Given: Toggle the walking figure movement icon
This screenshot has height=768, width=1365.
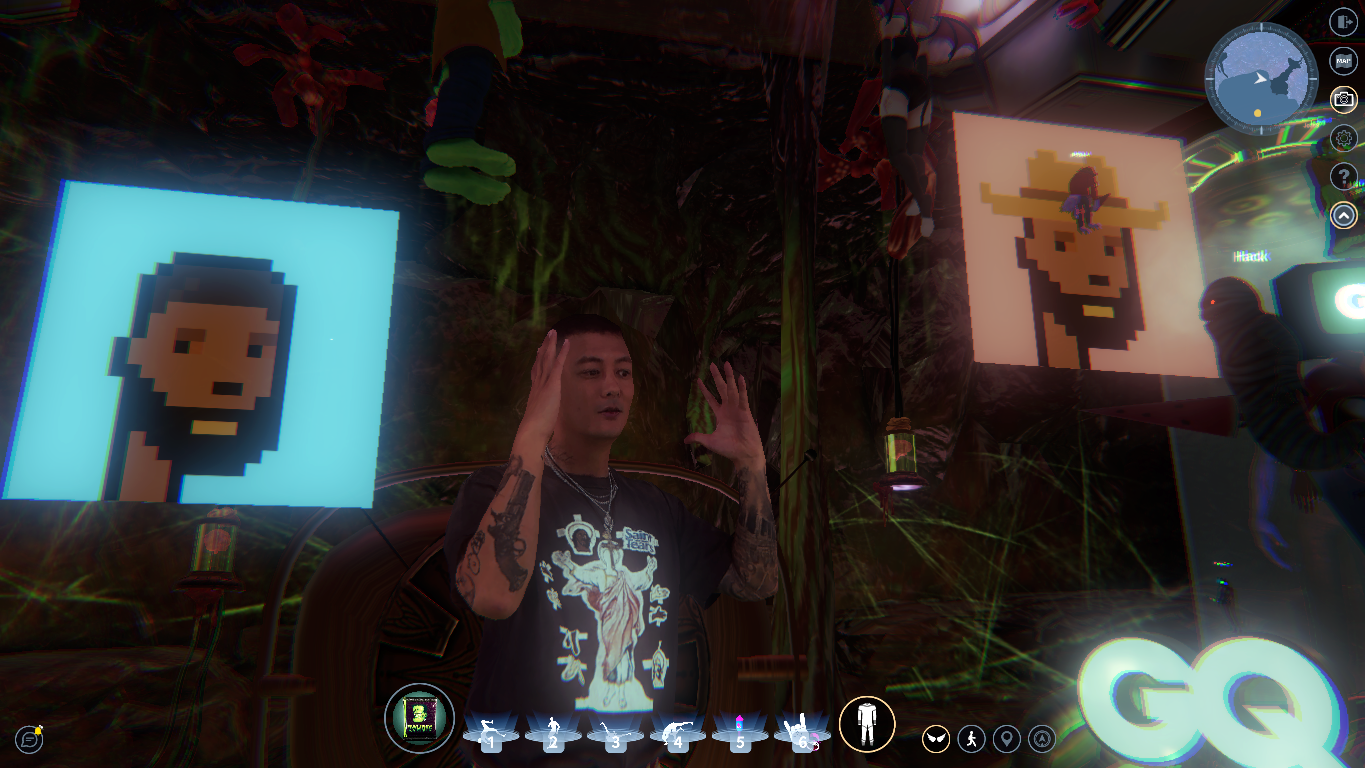Looking at the screenshot, I should [x=971, y=739].
